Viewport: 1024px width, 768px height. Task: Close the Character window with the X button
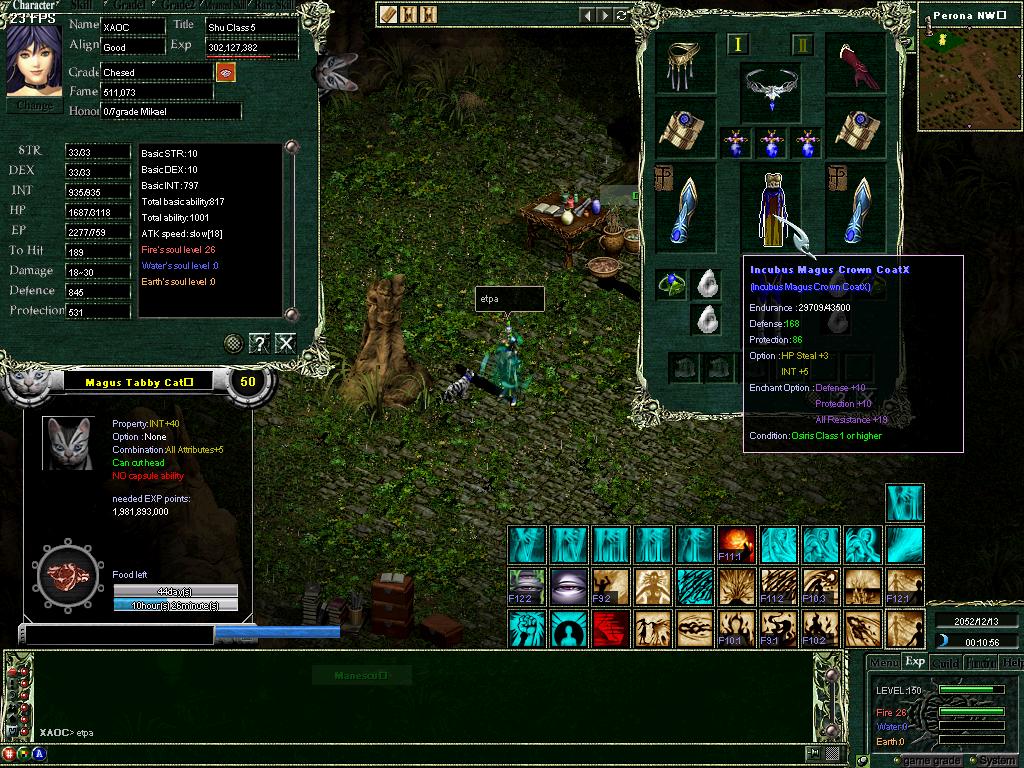(286, 344)
